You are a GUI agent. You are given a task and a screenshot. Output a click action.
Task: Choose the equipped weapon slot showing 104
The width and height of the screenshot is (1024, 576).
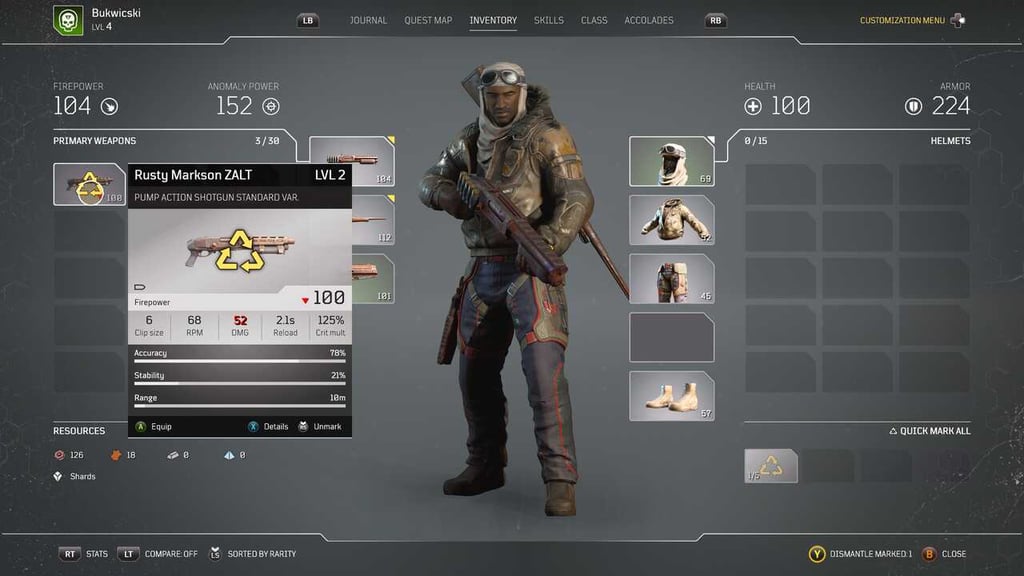(351, 161)
